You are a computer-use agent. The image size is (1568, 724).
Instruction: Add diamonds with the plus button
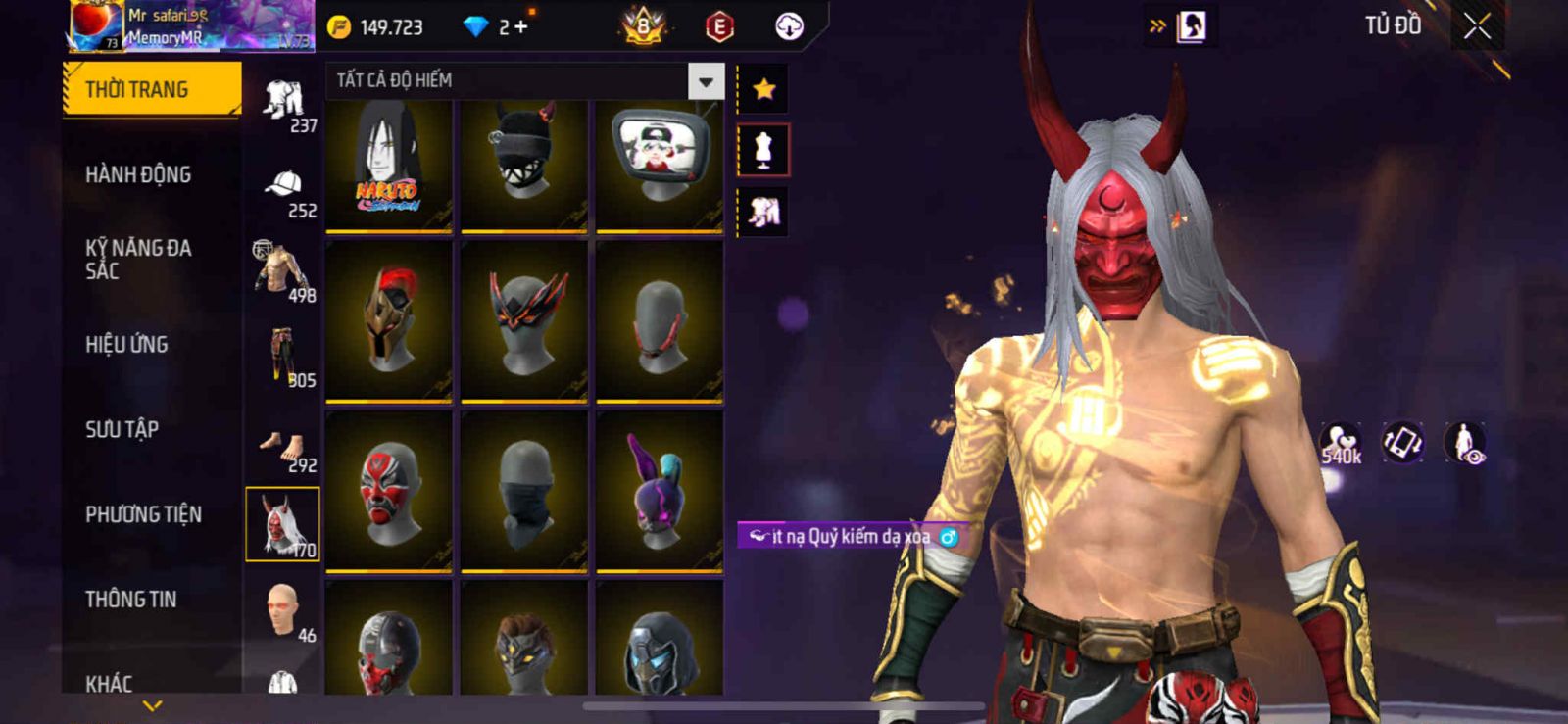pyautogui.click(x=520, y=26)
